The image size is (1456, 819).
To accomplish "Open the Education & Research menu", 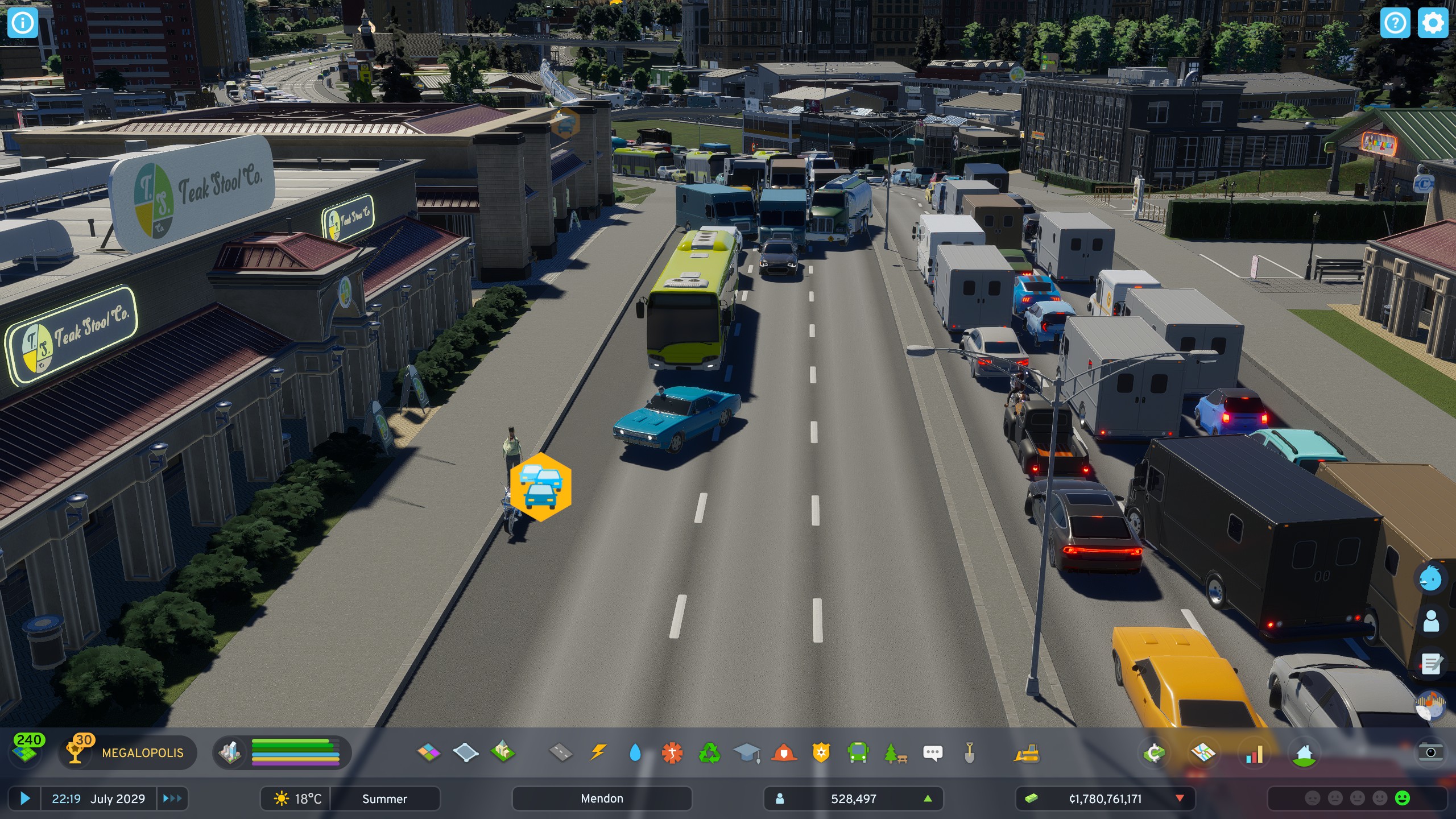I will [747, 754].
